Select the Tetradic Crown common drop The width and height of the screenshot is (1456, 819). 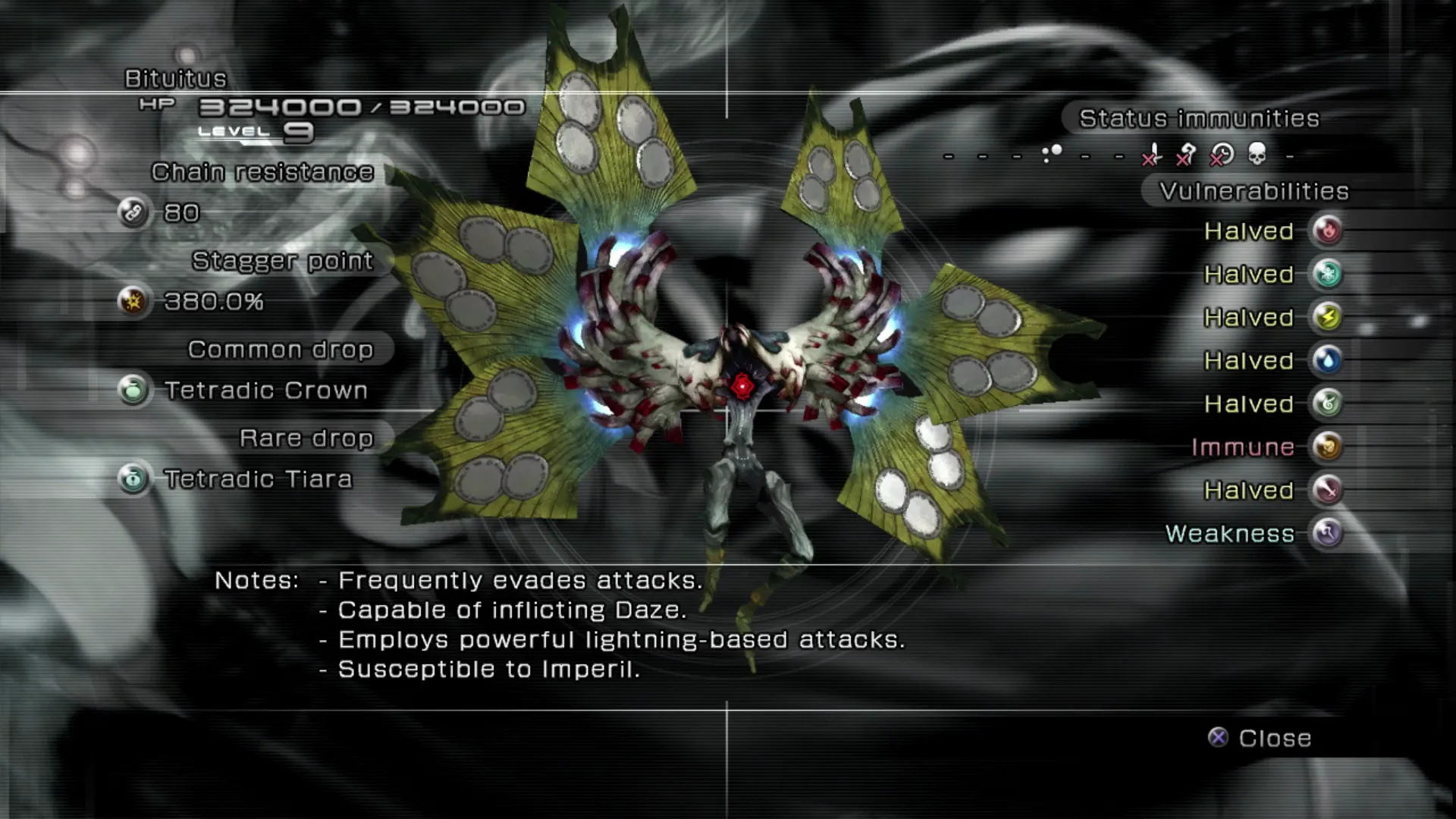(265, 391)
